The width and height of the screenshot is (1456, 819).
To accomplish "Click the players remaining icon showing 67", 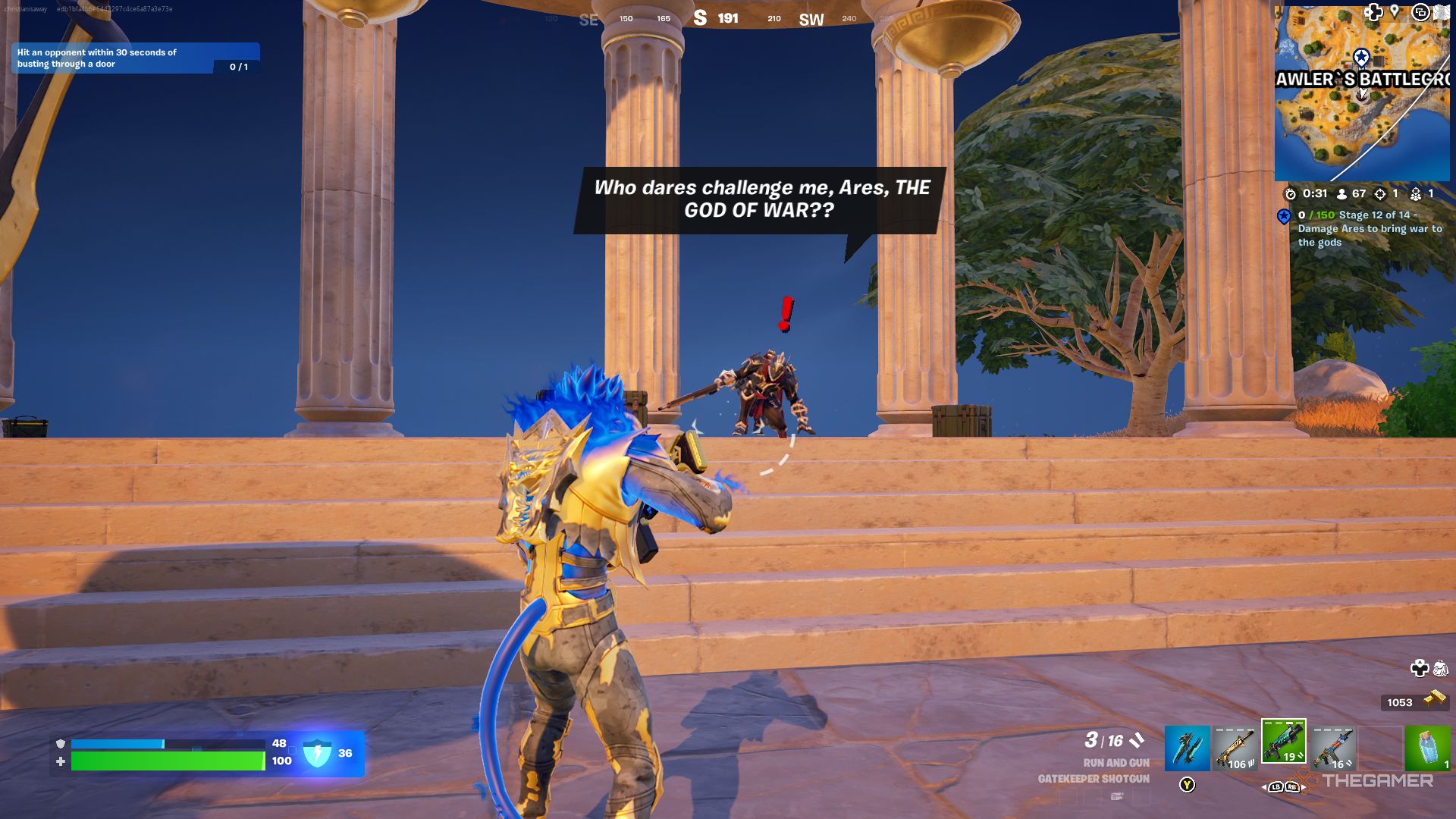I will coord(1341,193).
